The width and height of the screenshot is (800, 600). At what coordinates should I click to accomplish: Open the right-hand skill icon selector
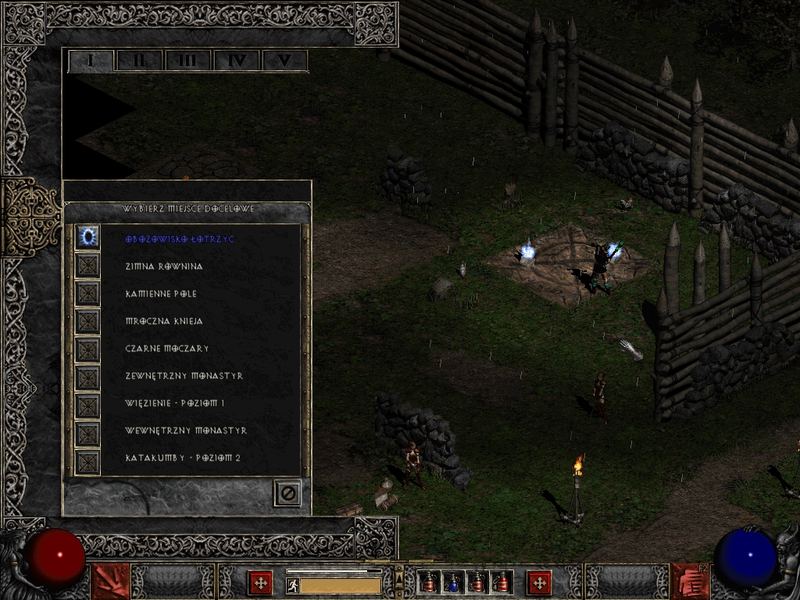[689, 581]
